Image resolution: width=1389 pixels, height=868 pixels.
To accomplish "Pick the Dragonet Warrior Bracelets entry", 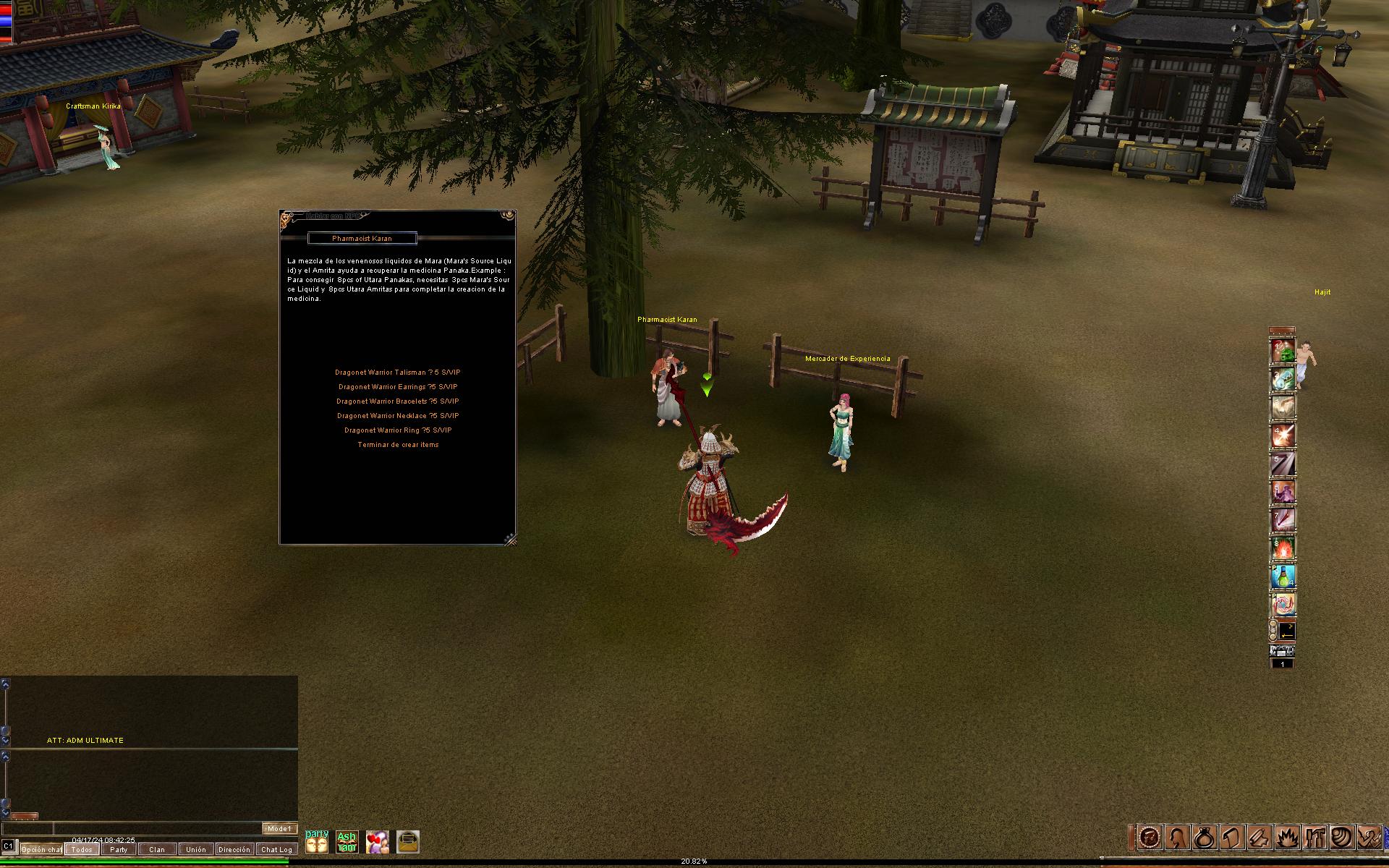I will (x=397, y=401).
